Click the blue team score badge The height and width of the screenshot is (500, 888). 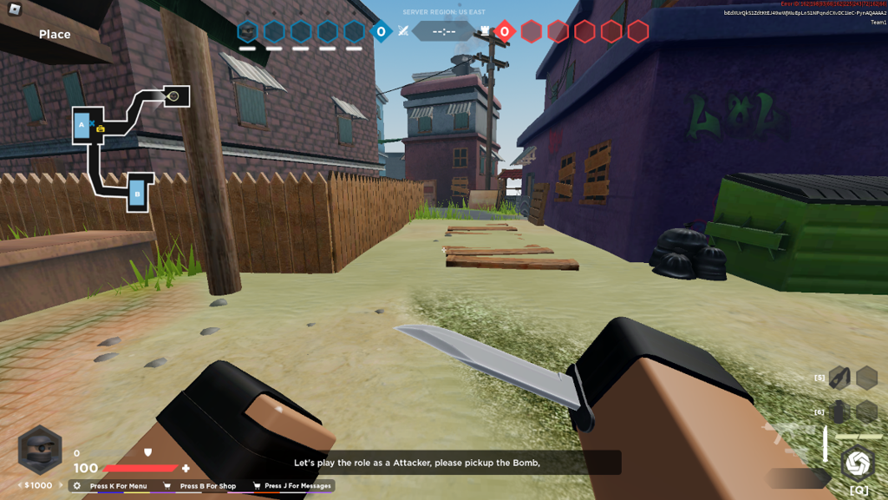click(x=380, y=32)
